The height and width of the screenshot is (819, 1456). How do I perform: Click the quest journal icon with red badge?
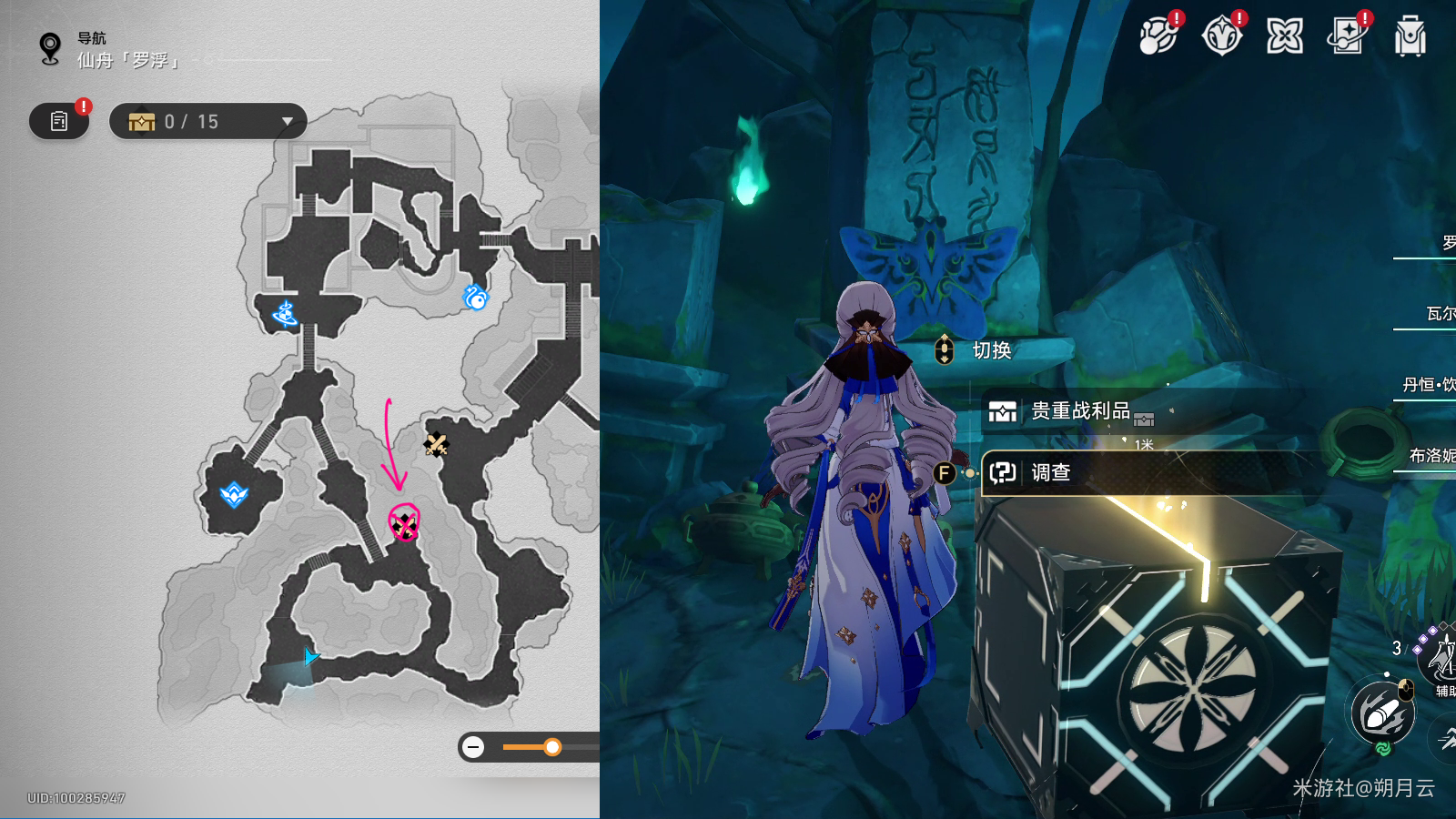point(58,120)
